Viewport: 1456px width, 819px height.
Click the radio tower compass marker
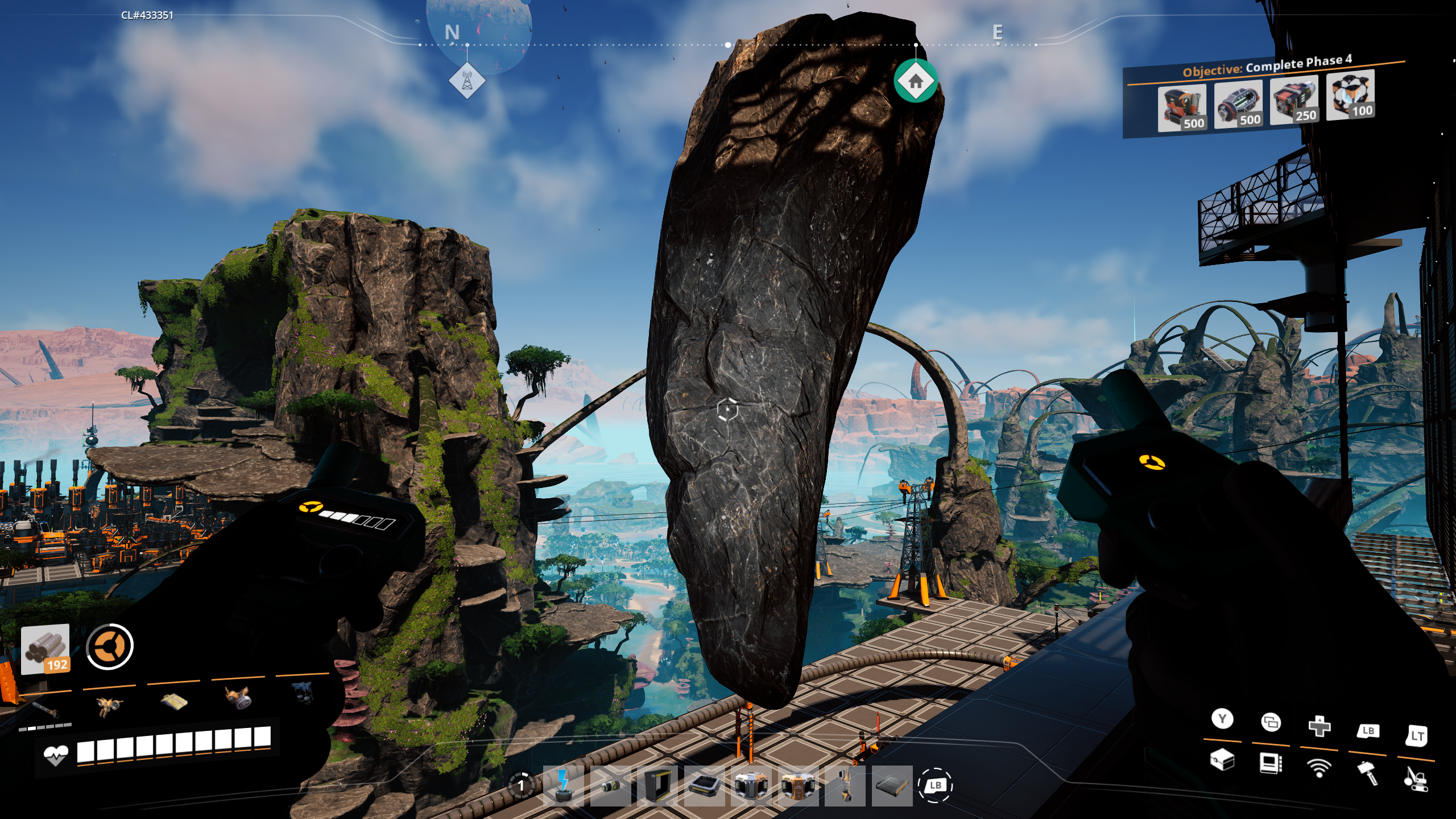(467, 81)
